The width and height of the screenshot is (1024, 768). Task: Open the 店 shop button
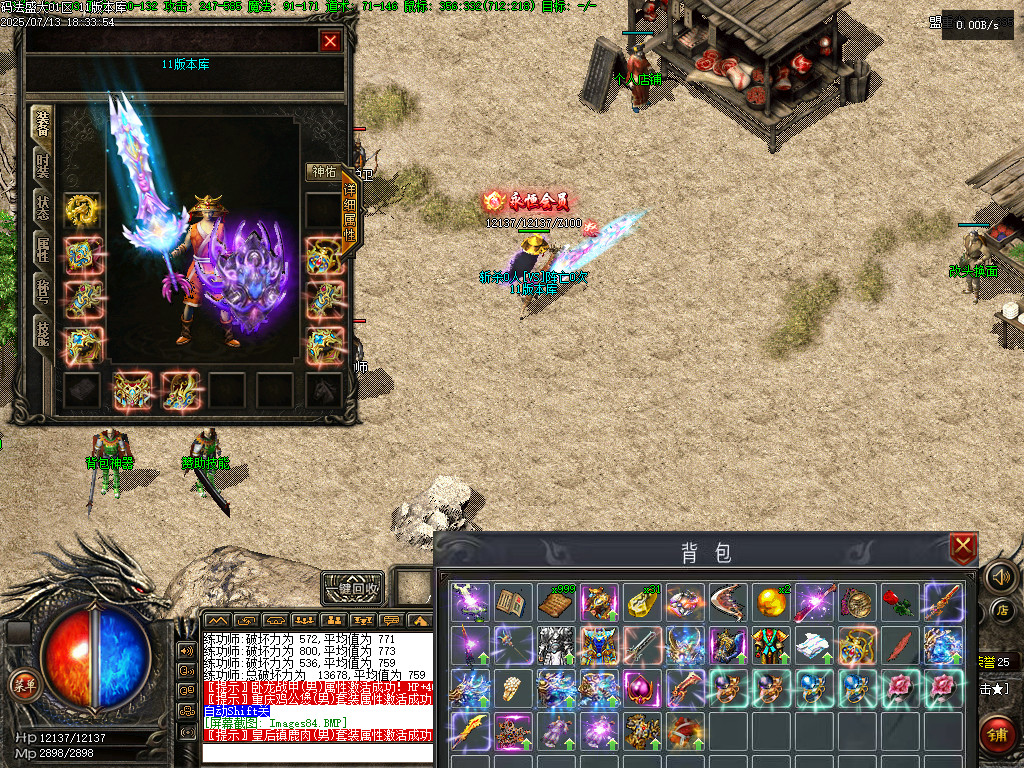pos(999,609)
